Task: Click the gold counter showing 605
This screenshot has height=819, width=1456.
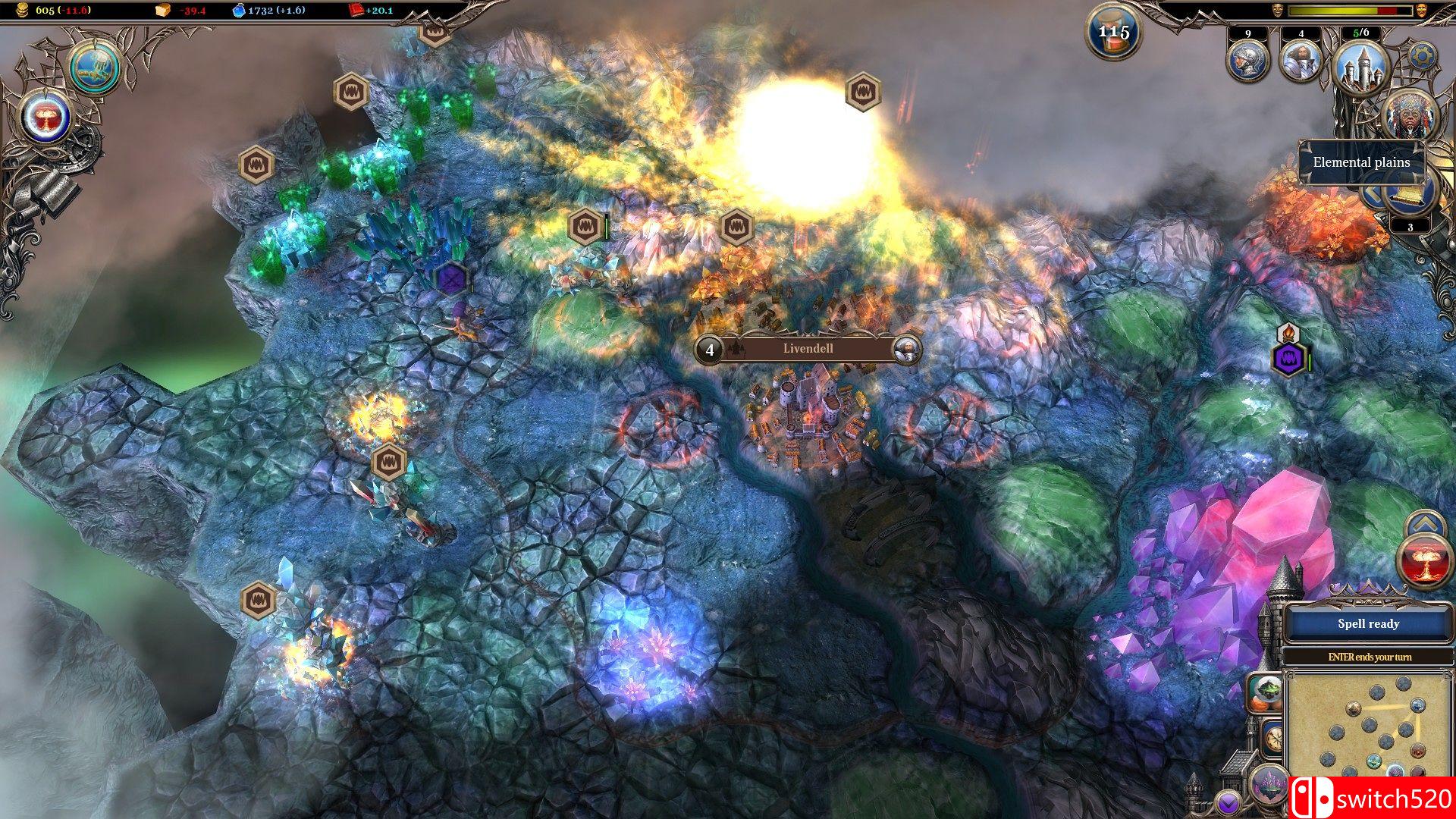Action: [45, 10]
